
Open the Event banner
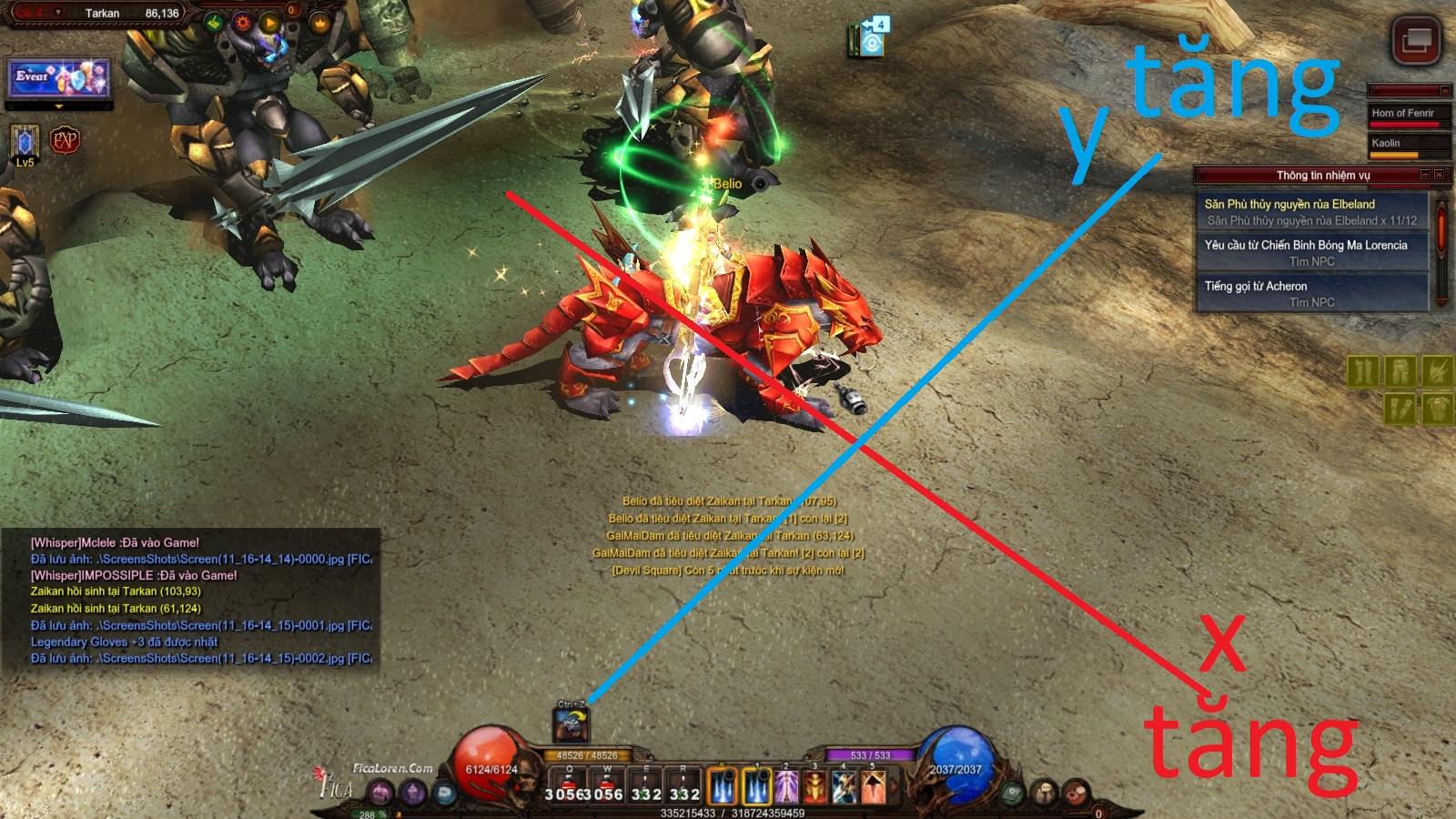pyautogui.click(x=59, y=78)
